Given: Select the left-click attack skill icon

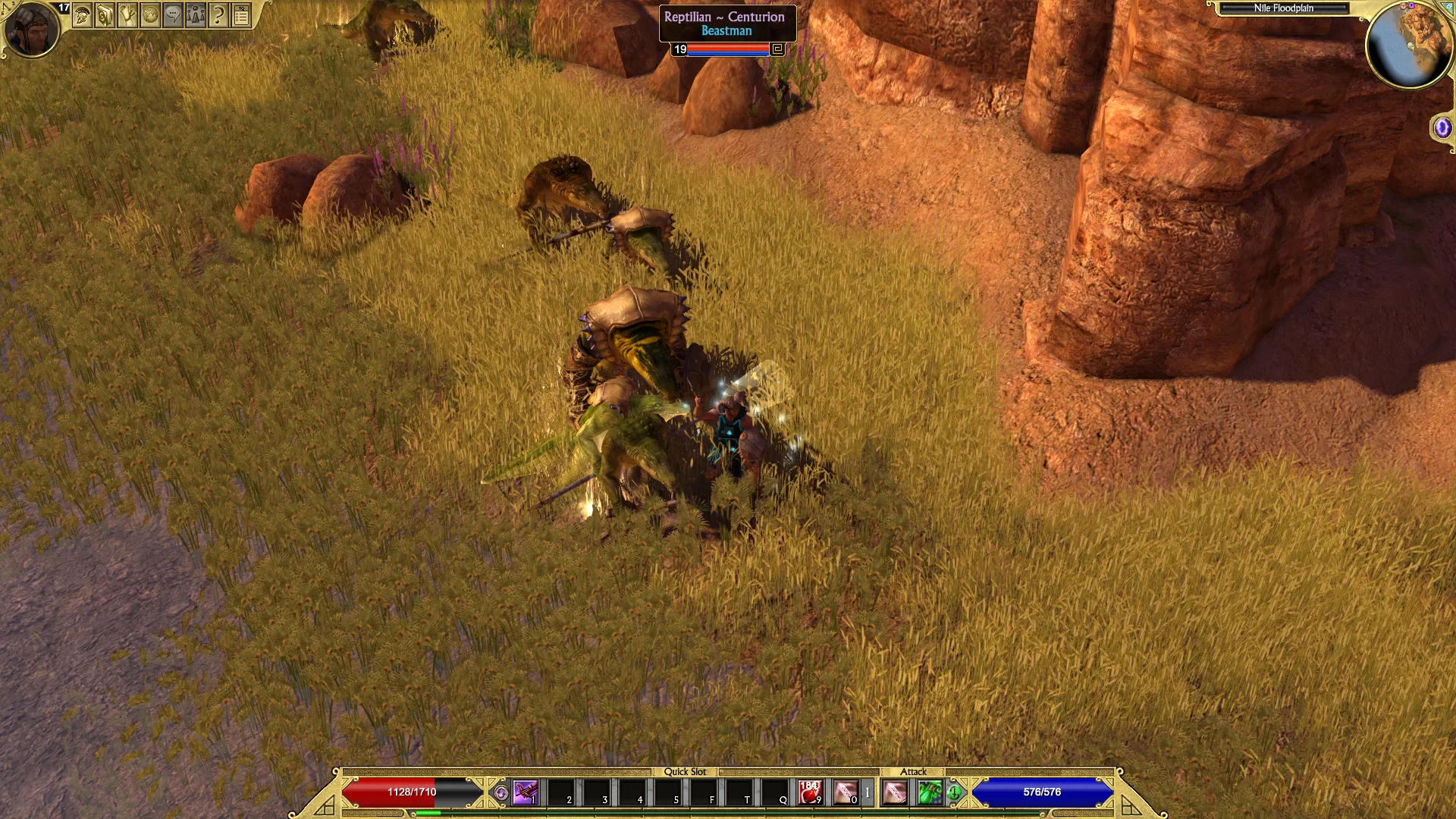Looking at the screenshot, I should pyautogui.click(x=895, y=792).
